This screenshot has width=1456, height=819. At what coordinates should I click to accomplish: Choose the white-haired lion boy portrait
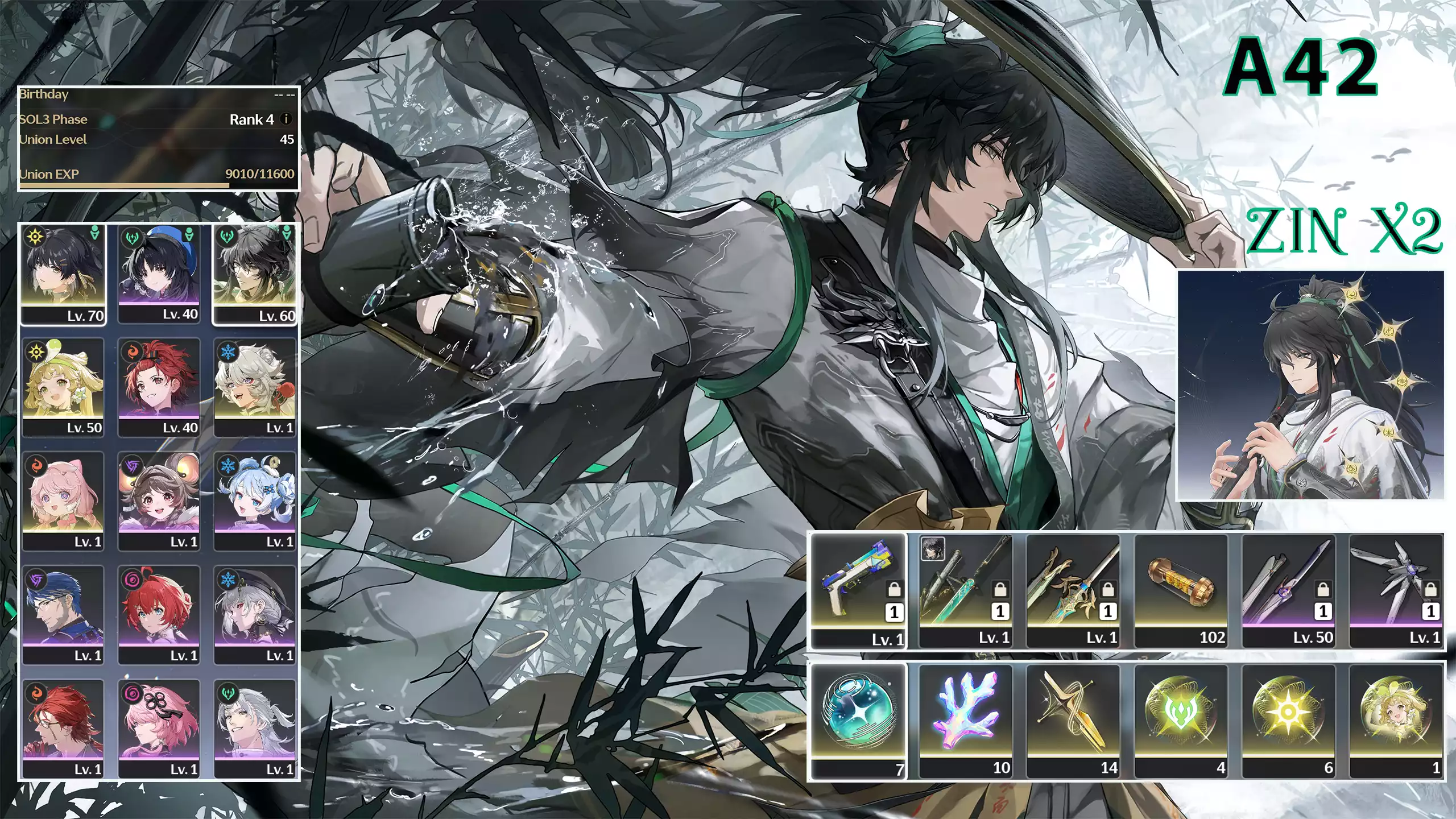pyautogui.click(x=255, y=387)
